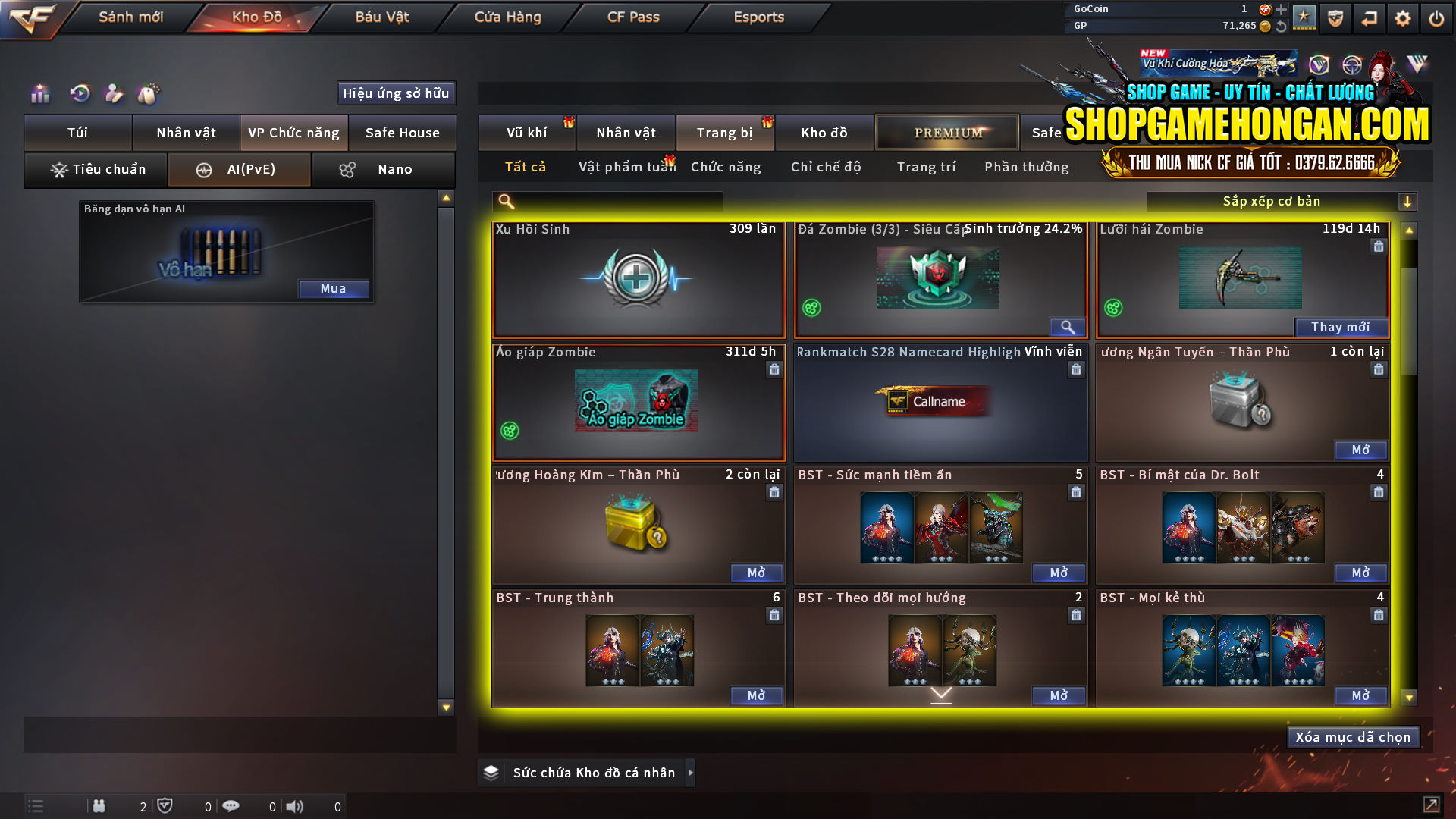Click the CF shield security icon
Screen dimensions: 1456x819
click(x=1337, y=18)
